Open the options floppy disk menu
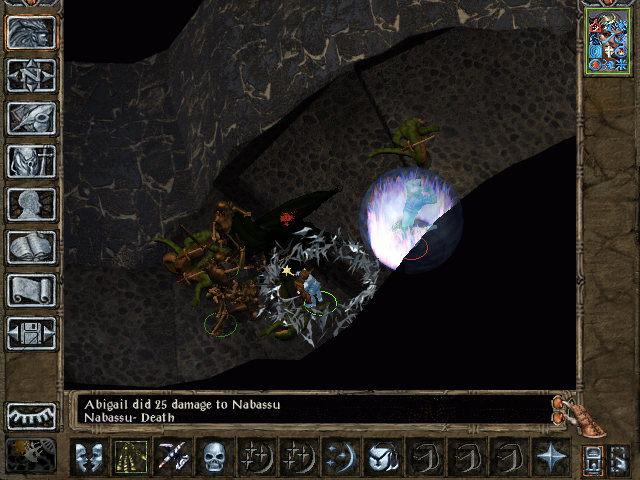This screenshot has width=640, height=480. tap(31, 333)
